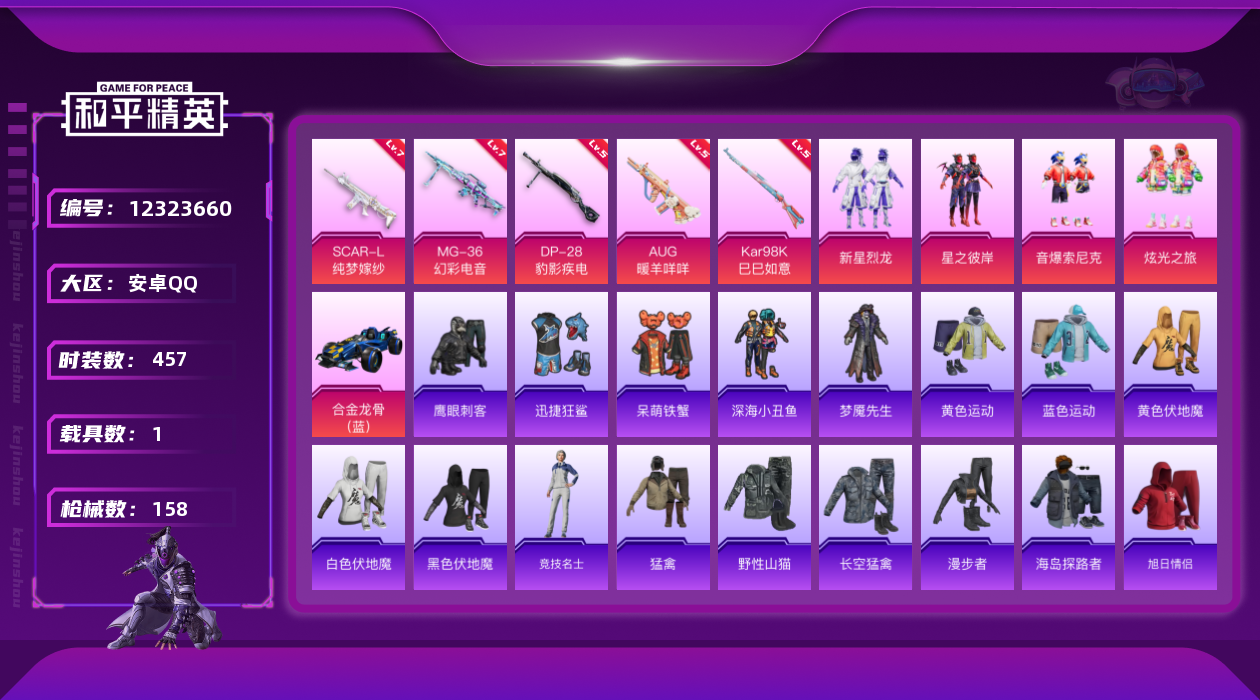Choose the MG-36 幻彩电音 weapon card
The width and height of the screenshot is (1260, 700).
460,211
